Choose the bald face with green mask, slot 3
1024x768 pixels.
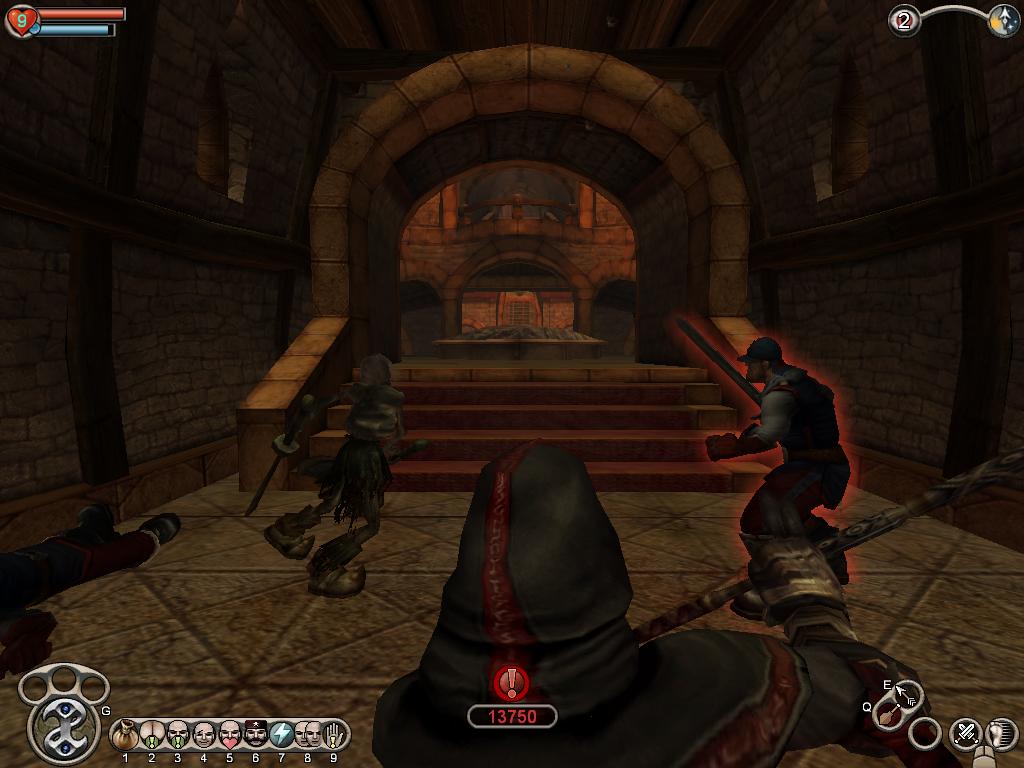click(x=178, y=735)
